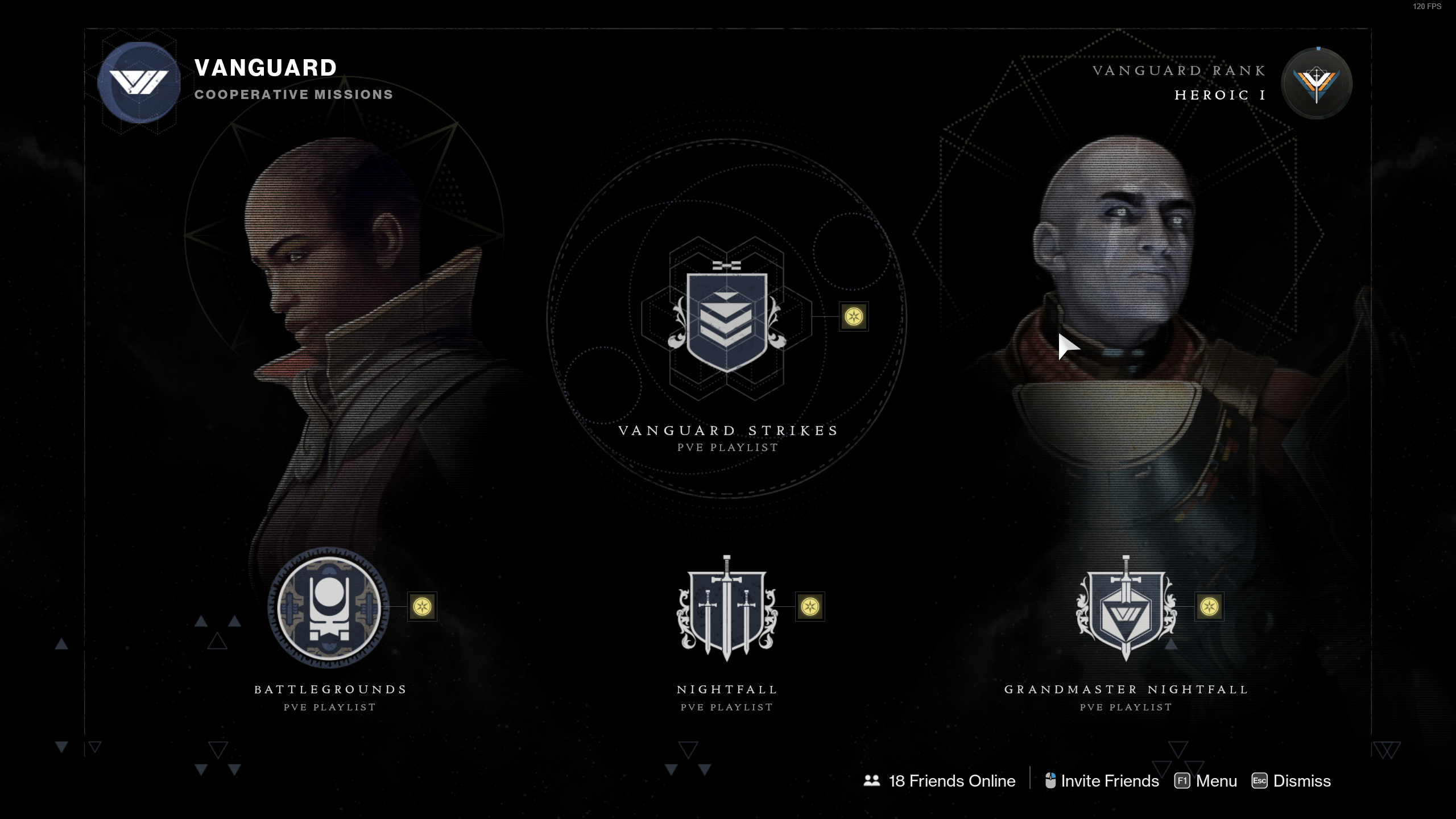Dismiss the Vanguard screen
The image size is (1456, 819).
tap(1292, 781)
